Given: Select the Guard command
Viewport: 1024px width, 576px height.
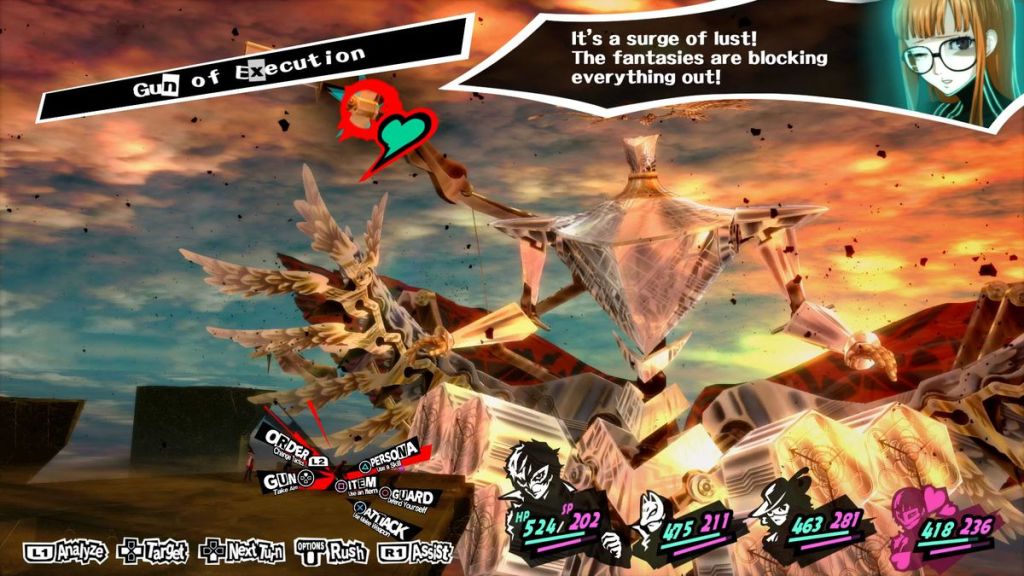Looking at the screenshot, I should [410, 497].
